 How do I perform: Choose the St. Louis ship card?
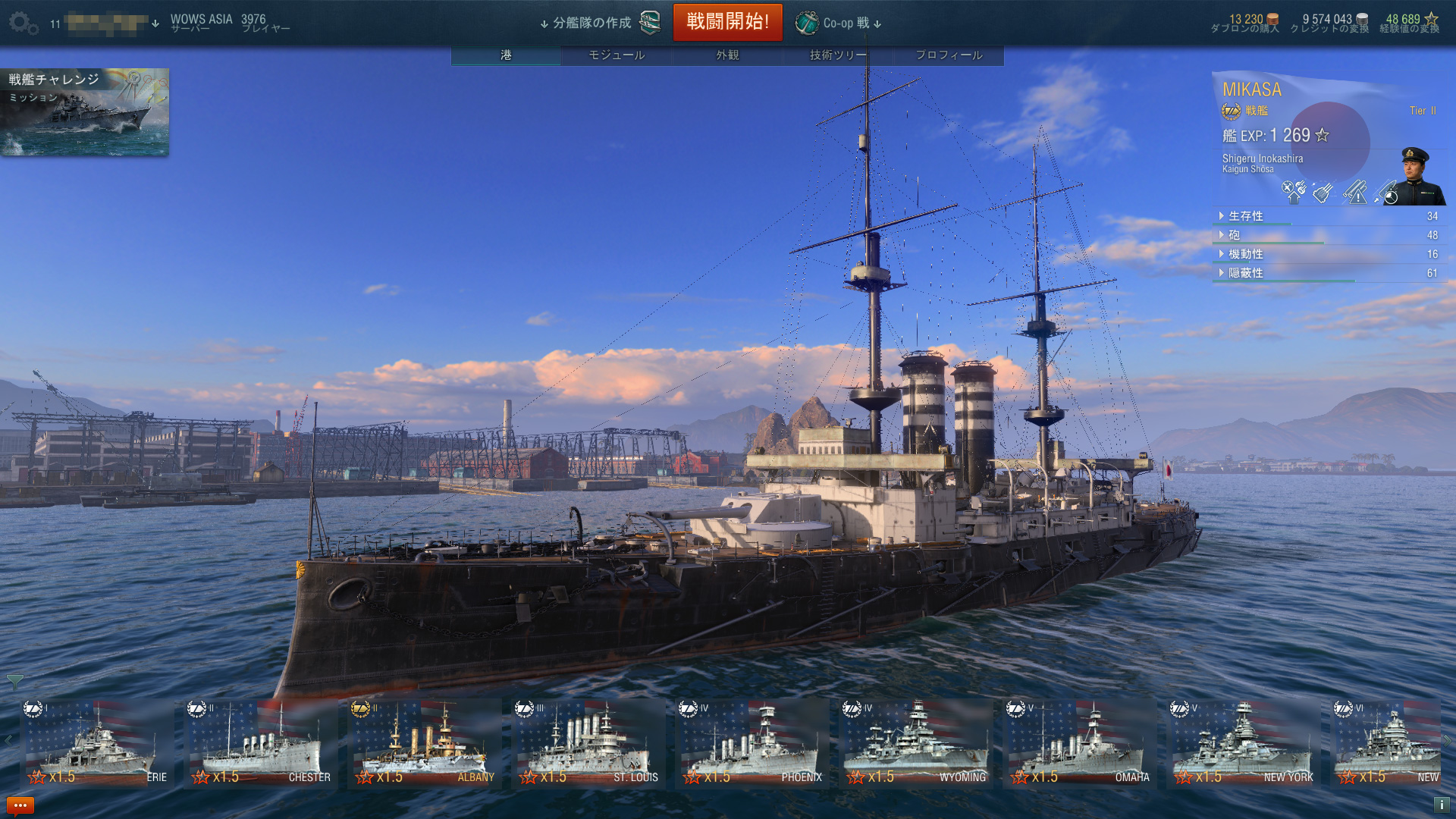click(x=588, y=745)
